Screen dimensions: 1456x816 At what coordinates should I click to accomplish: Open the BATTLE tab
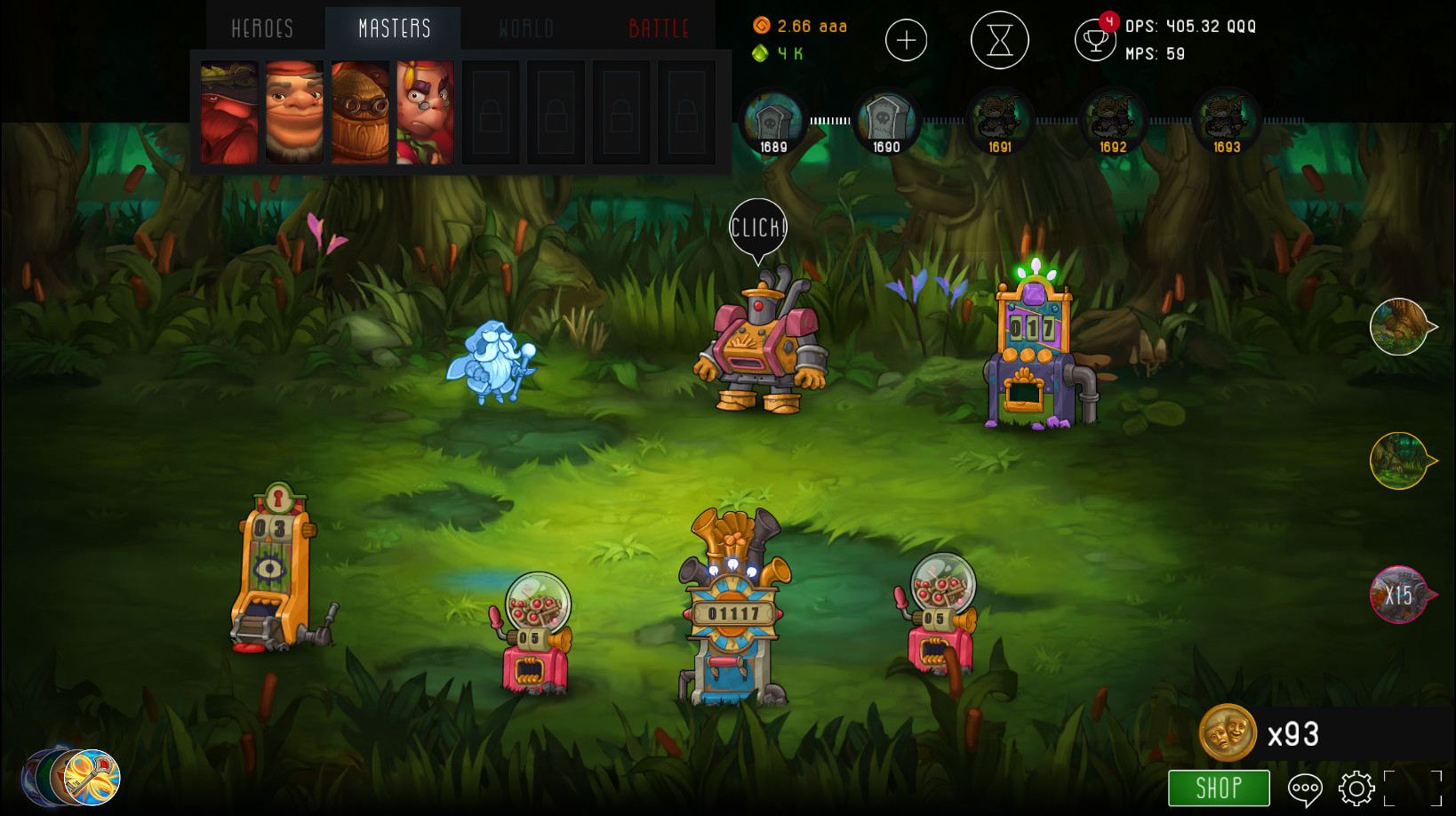658,28
